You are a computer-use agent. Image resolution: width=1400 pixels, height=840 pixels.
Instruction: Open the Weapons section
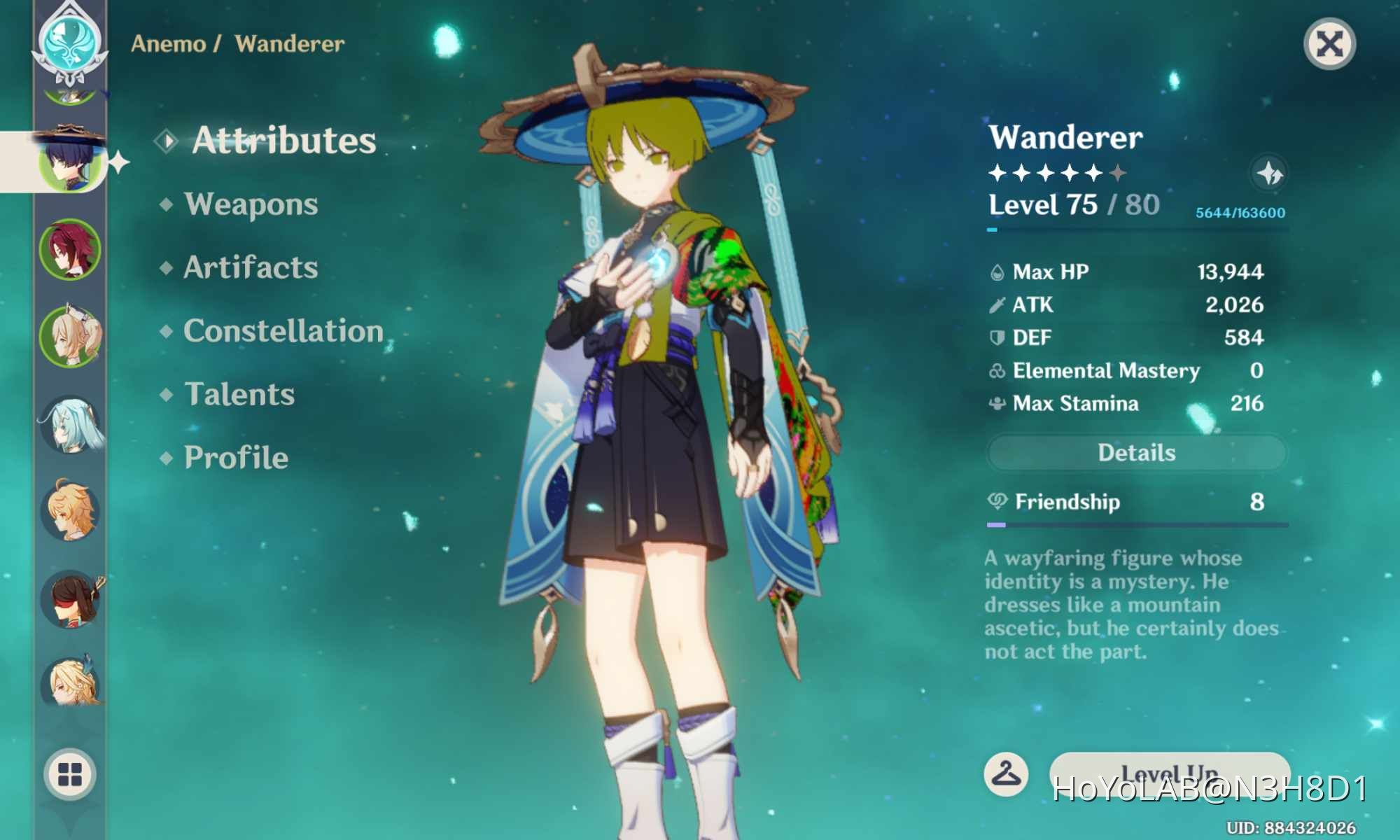[x=251, y=204]
